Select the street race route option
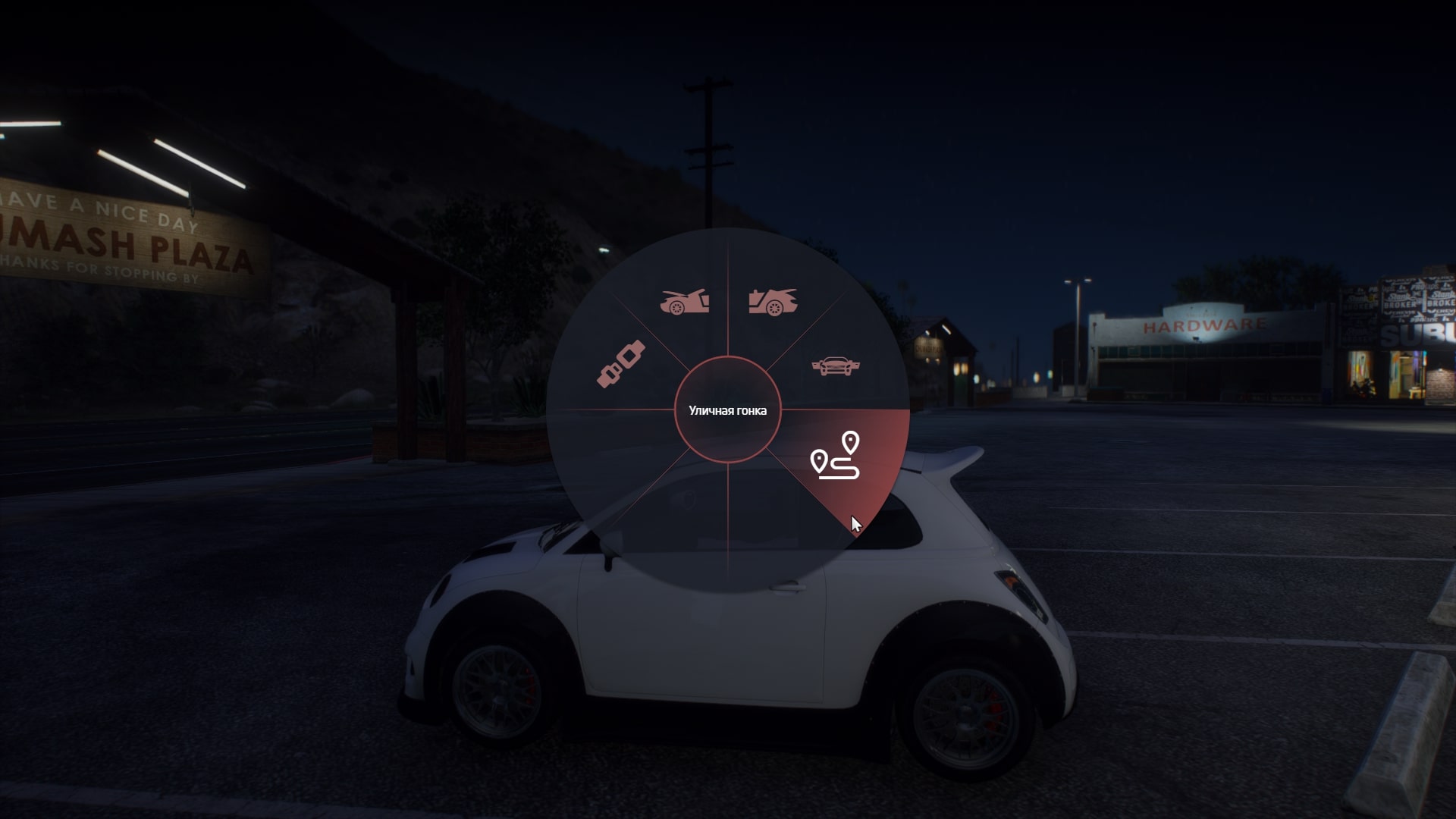The height and width of the screenshot is (819, 1456). pyautogui.click(x=835, y=457)
